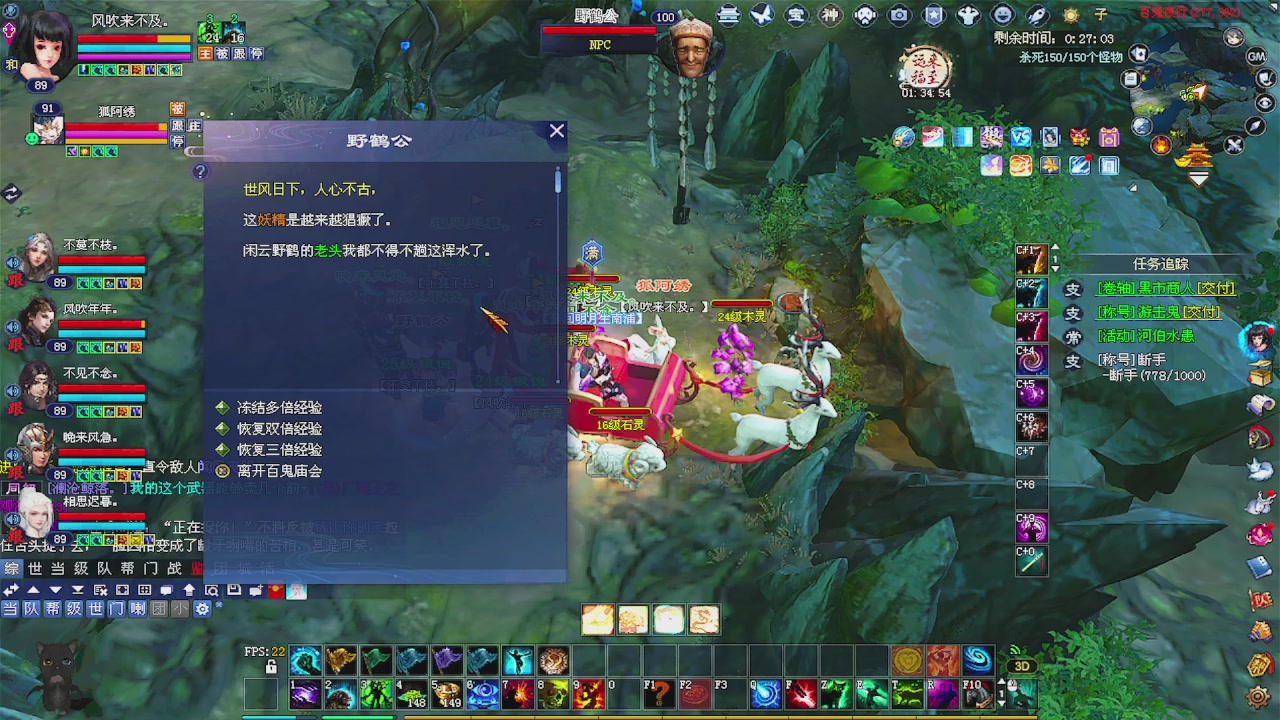Collapse the chat window with the down arrow

(58, 589)
